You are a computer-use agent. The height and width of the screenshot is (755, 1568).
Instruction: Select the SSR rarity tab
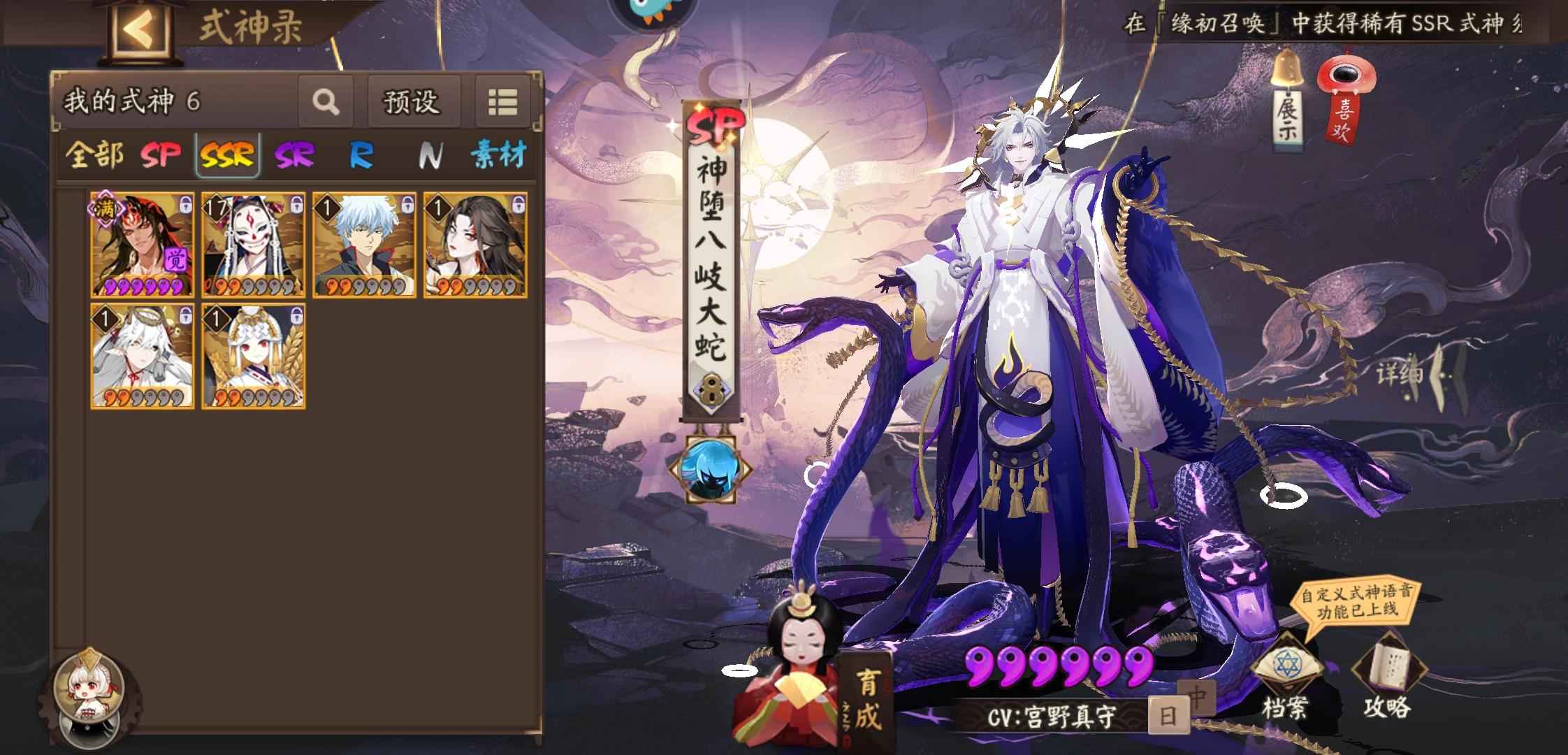click(227, 155)
